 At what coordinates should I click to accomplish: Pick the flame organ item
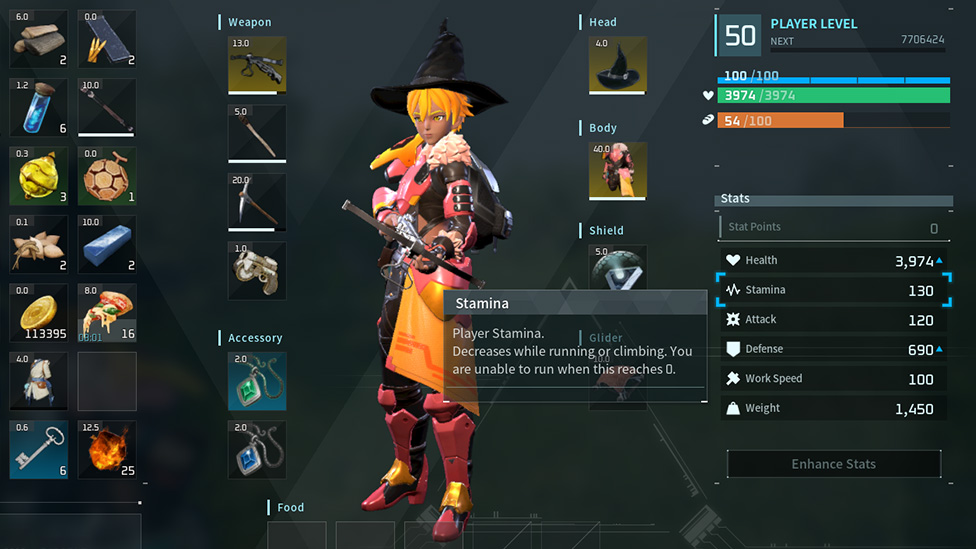pos(107,449)
